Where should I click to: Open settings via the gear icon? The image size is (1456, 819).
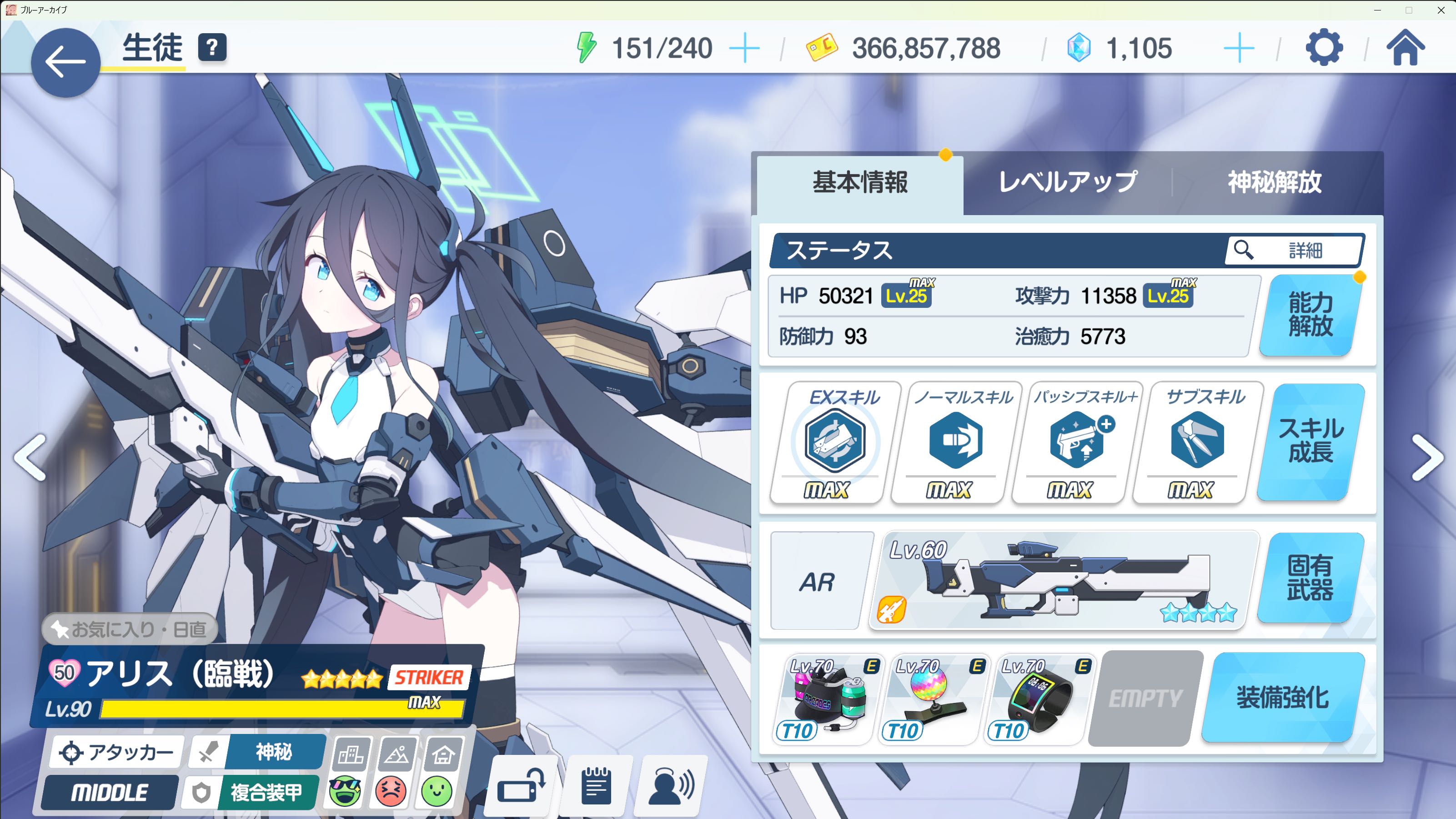pyautogui.click(x=1324, y=48)
